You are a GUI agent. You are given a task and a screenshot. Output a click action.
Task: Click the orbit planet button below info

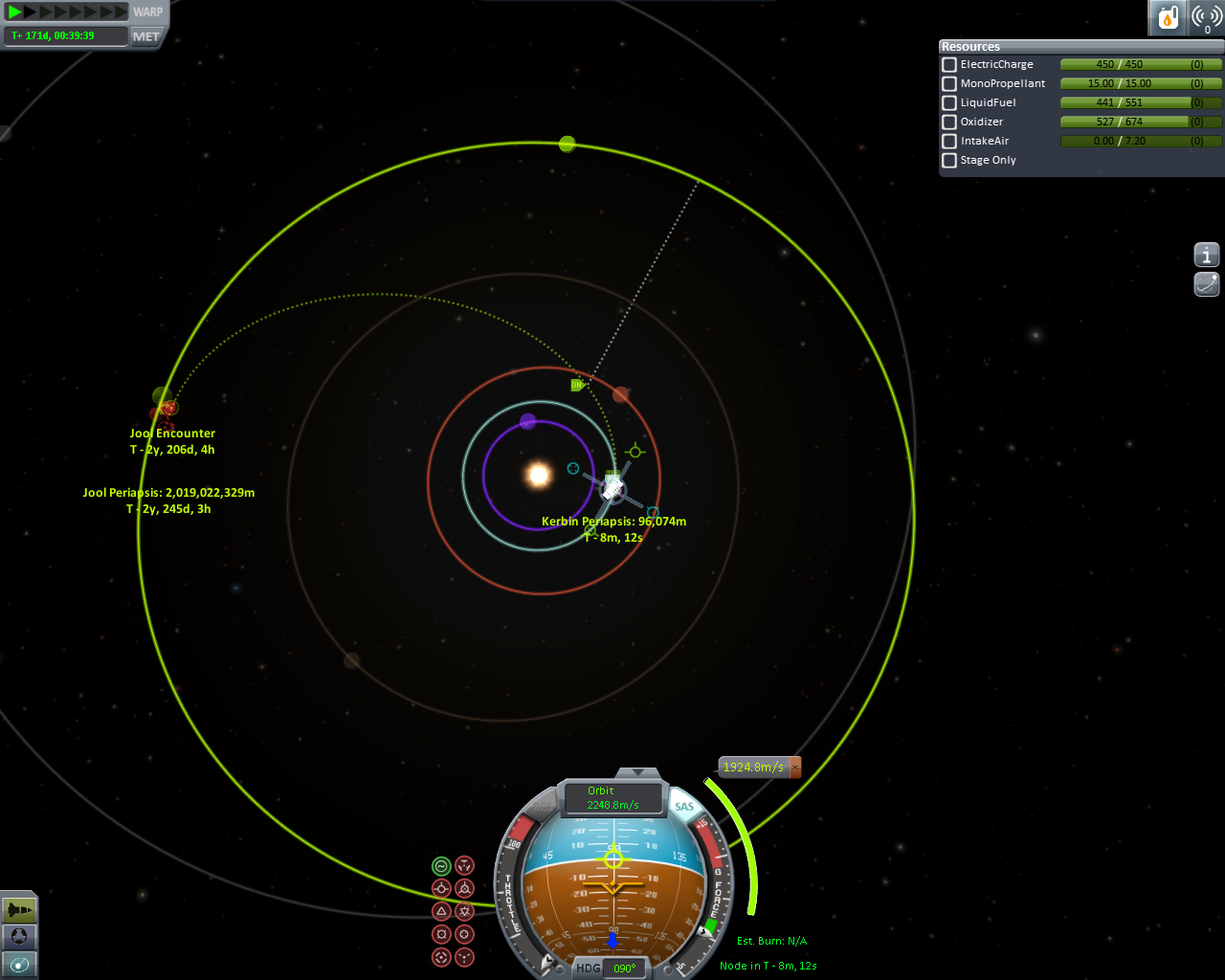tap(1207, 283)
